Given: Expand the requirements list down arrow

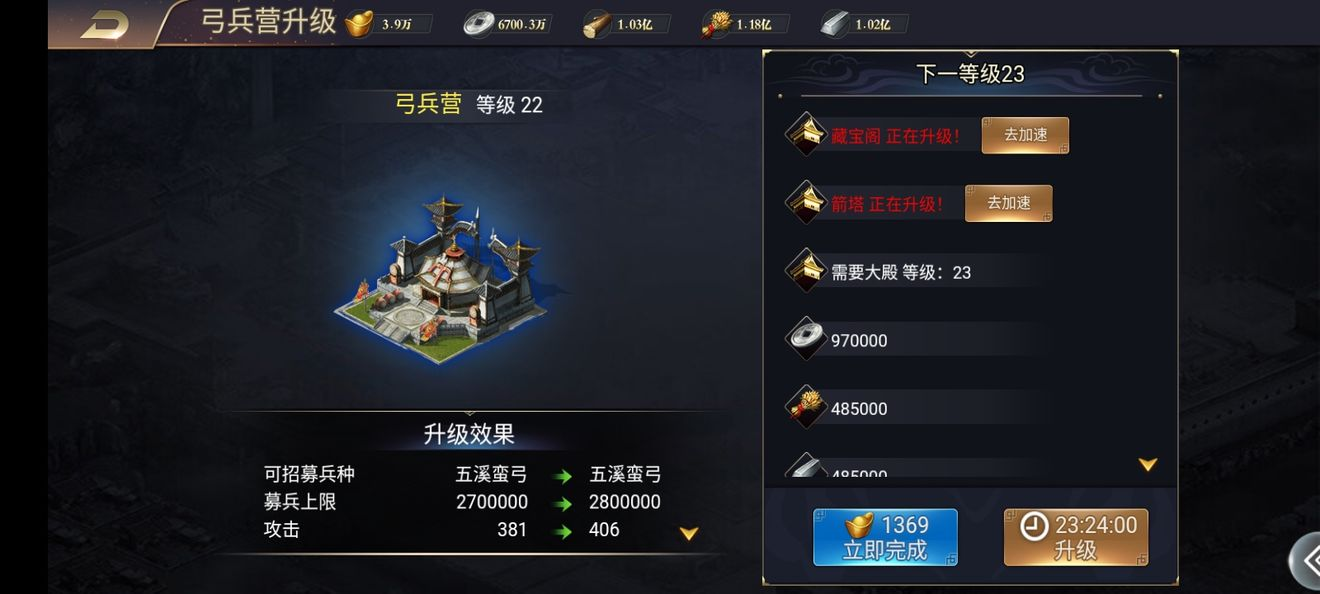Looking at the screenshot, I should click(x=1148, y=465).
